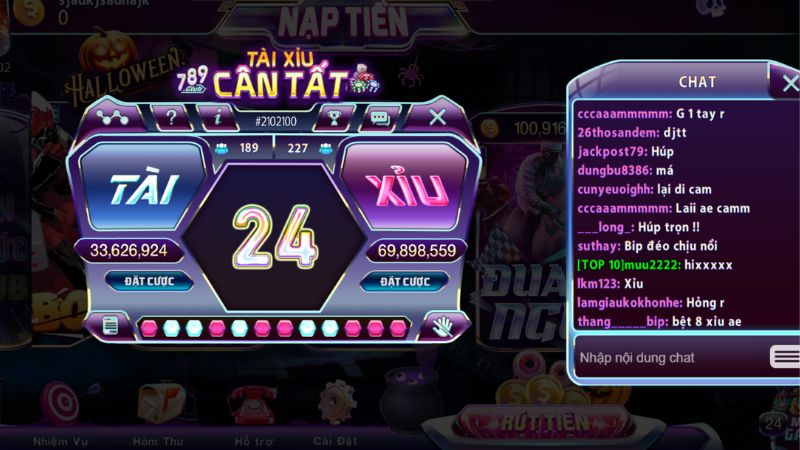Click ĐẶT CƯỢC under the XỈU total
This screenshot has width=800, height=450.
coord(403,281)
